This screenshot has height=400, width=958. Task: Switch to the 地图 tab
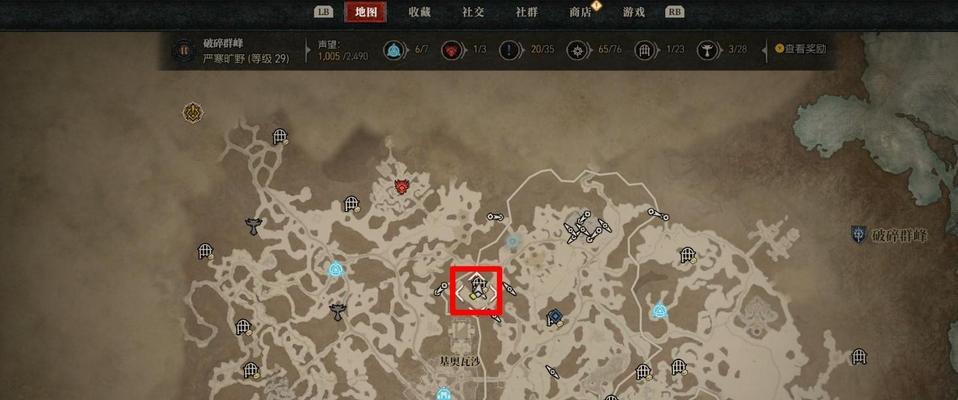coord(365,12)
